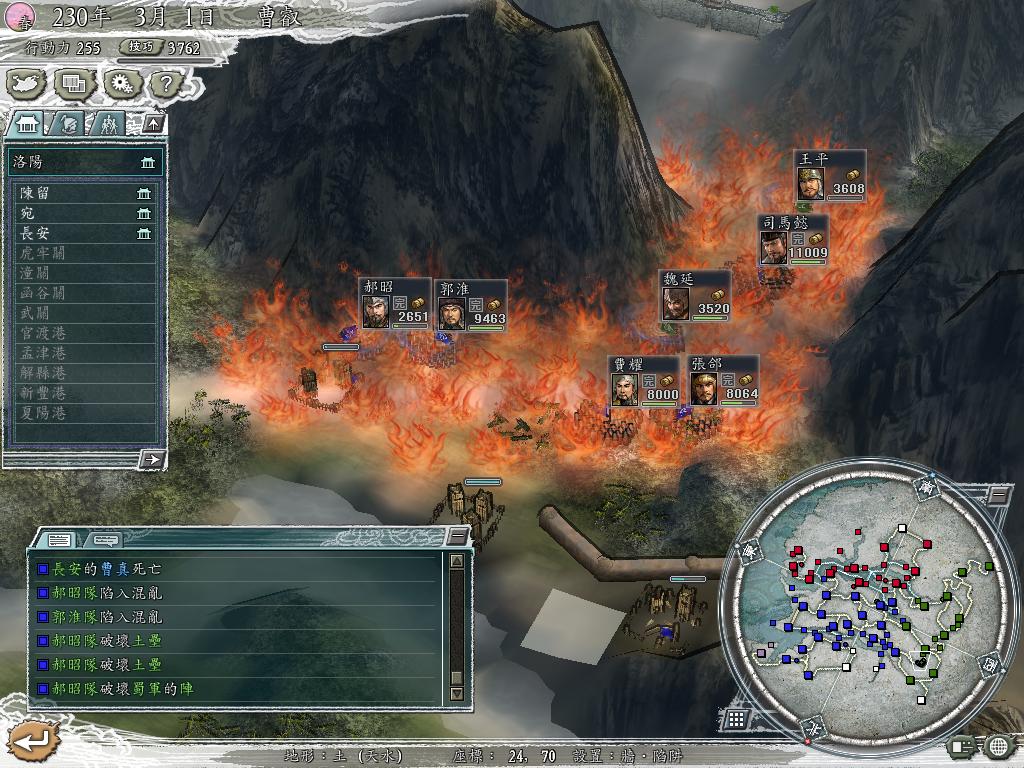Minimize the message log panel
Screen dimensions: 1024x768
click(456, 537)
